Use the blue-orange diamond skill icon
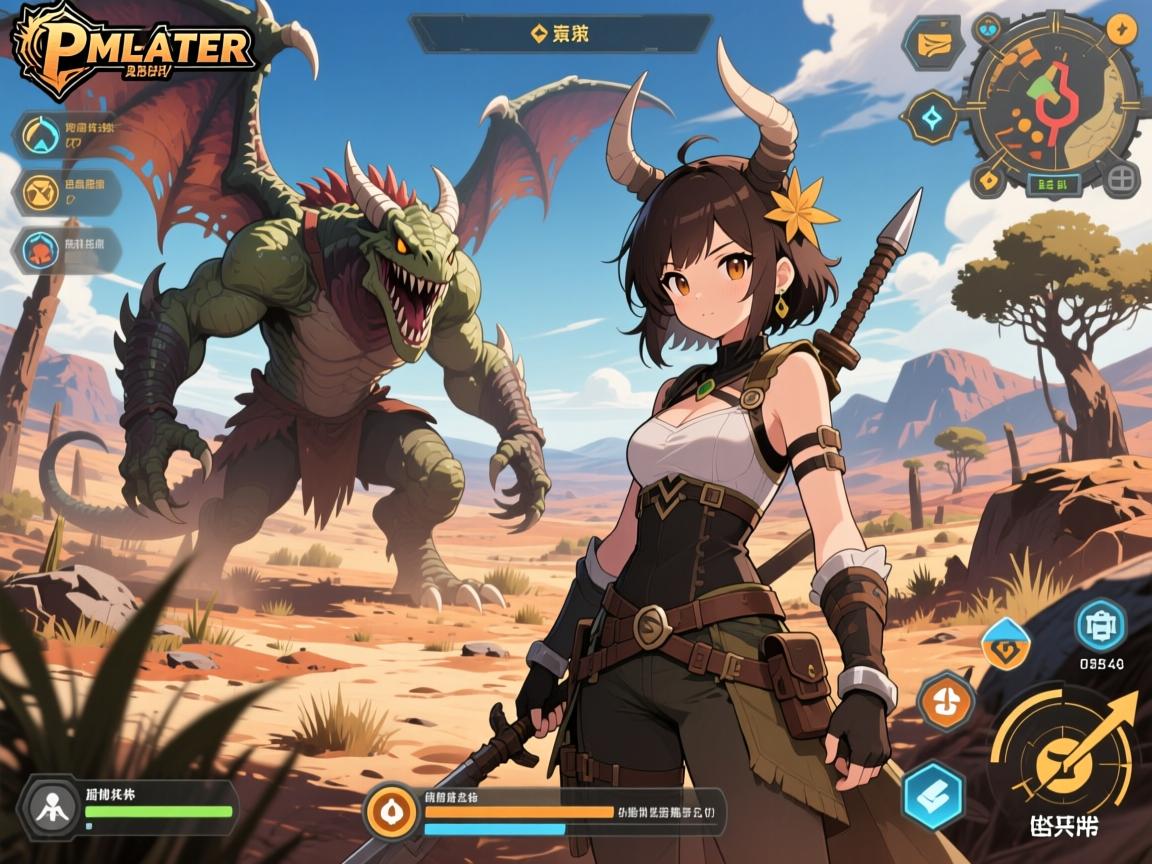The image size is (1152, 864). (1004, 642)
